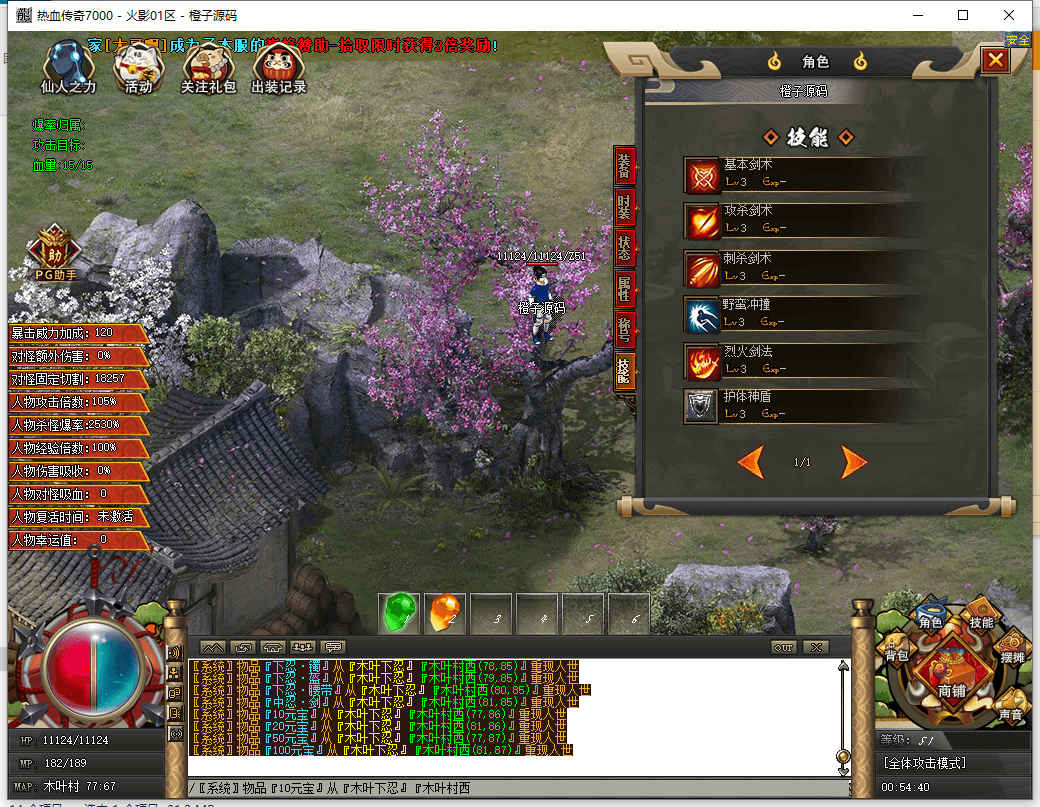
Task: Switch to the 装备 equipment tab
Action: point(624,168)
